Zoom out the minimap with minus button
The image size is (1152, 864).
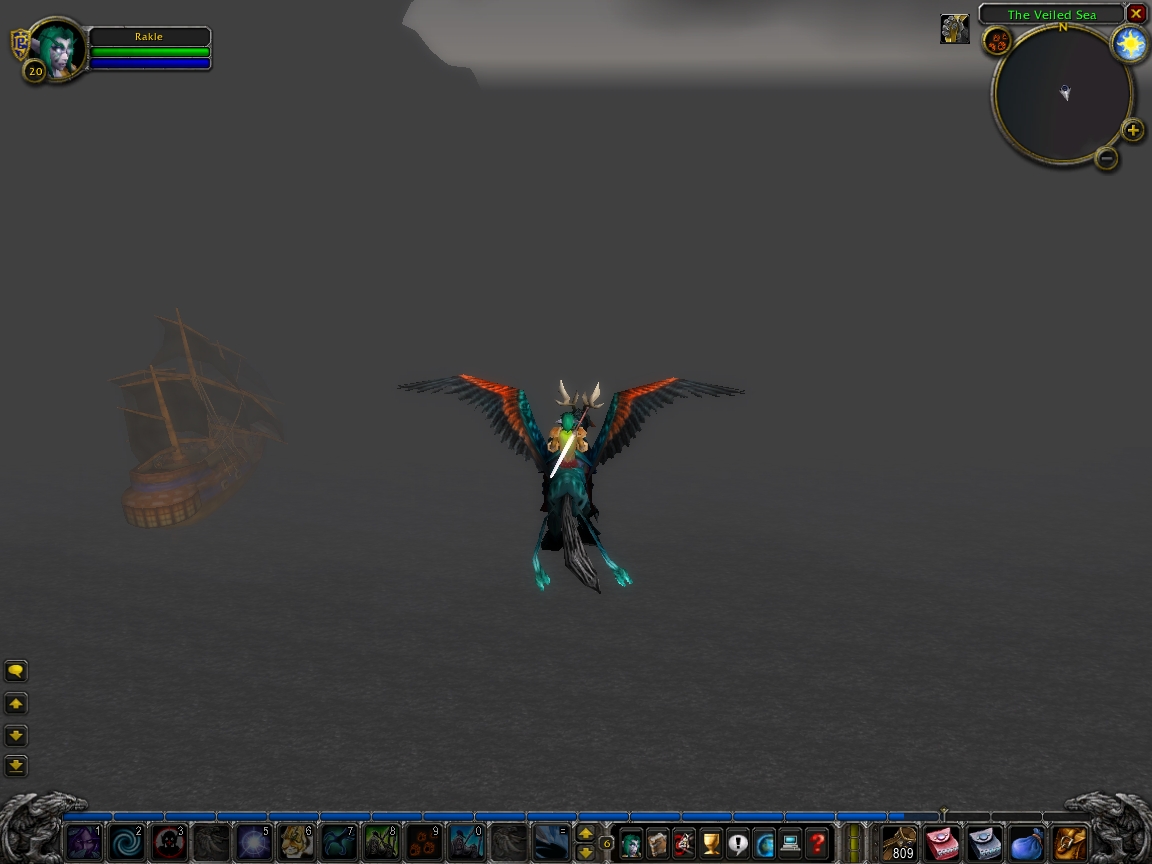tap(1106, 157)
